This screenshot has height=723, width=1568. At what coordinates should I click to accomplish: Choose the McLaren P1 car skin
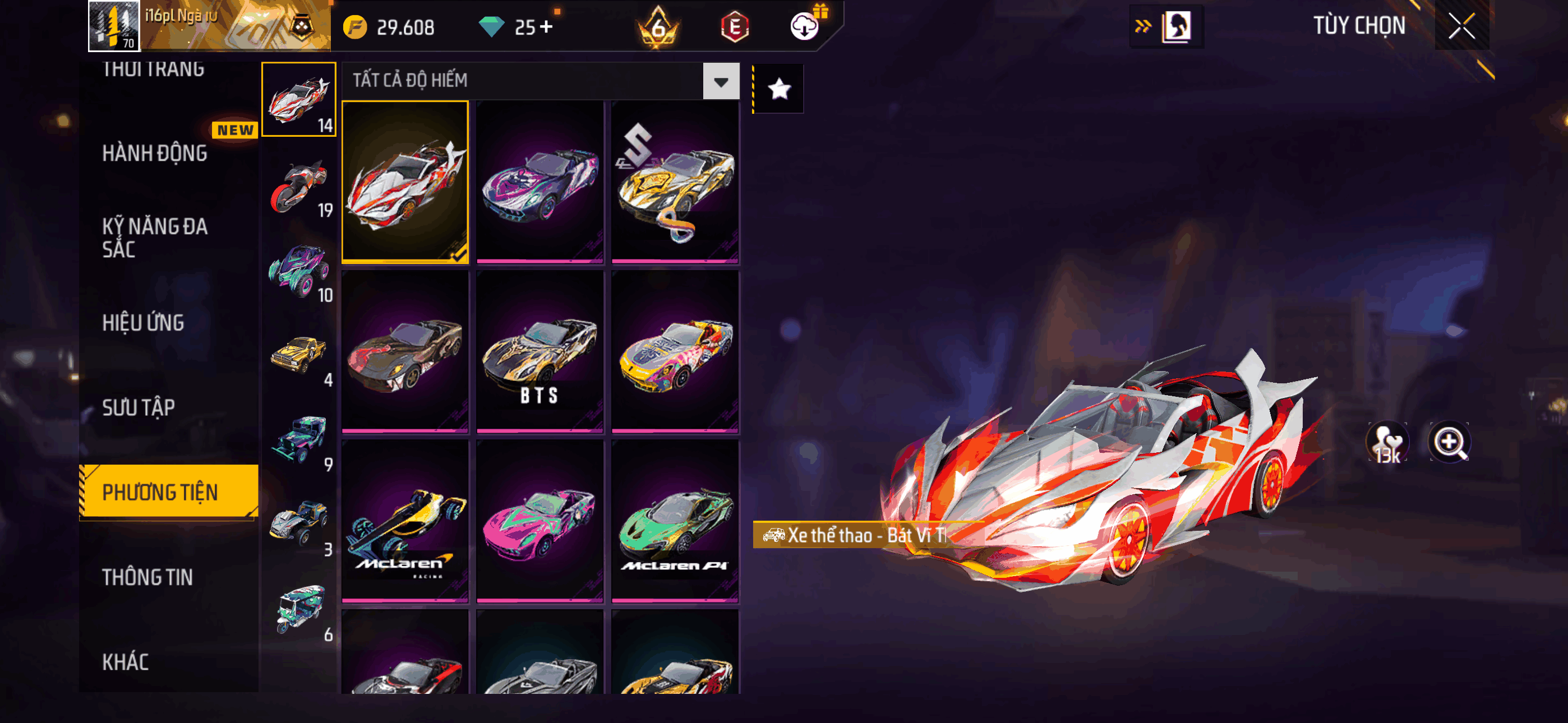point(675,522)
